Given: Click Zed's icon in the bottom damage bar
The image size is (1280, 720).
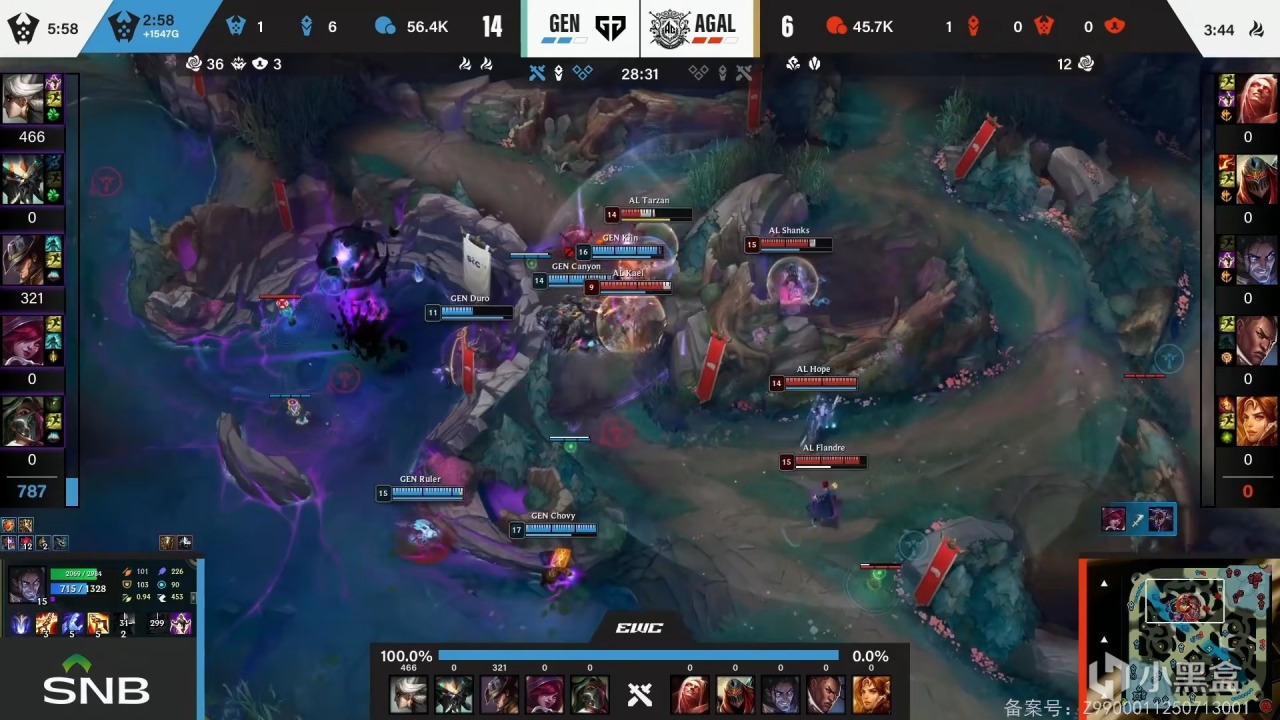Looking at the screenshot, I should pos(734,694).
